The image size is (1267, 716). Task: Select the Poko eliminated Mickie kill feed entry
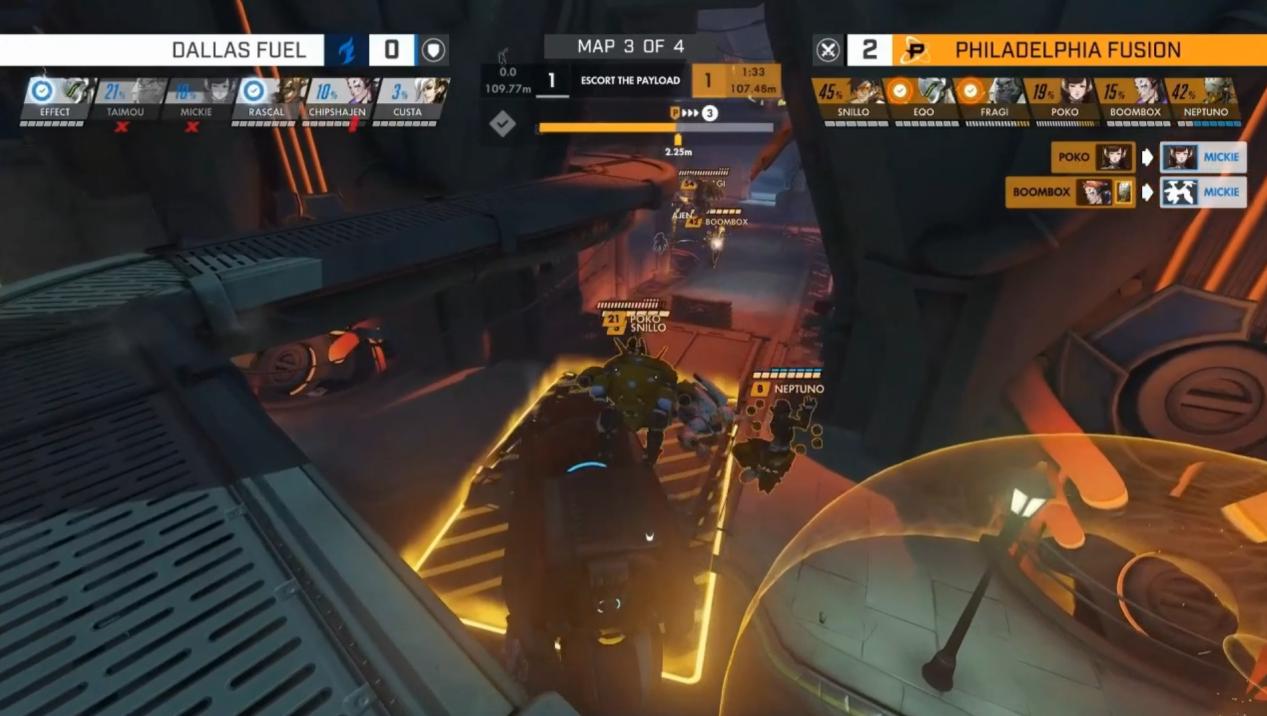(1148, 157)
